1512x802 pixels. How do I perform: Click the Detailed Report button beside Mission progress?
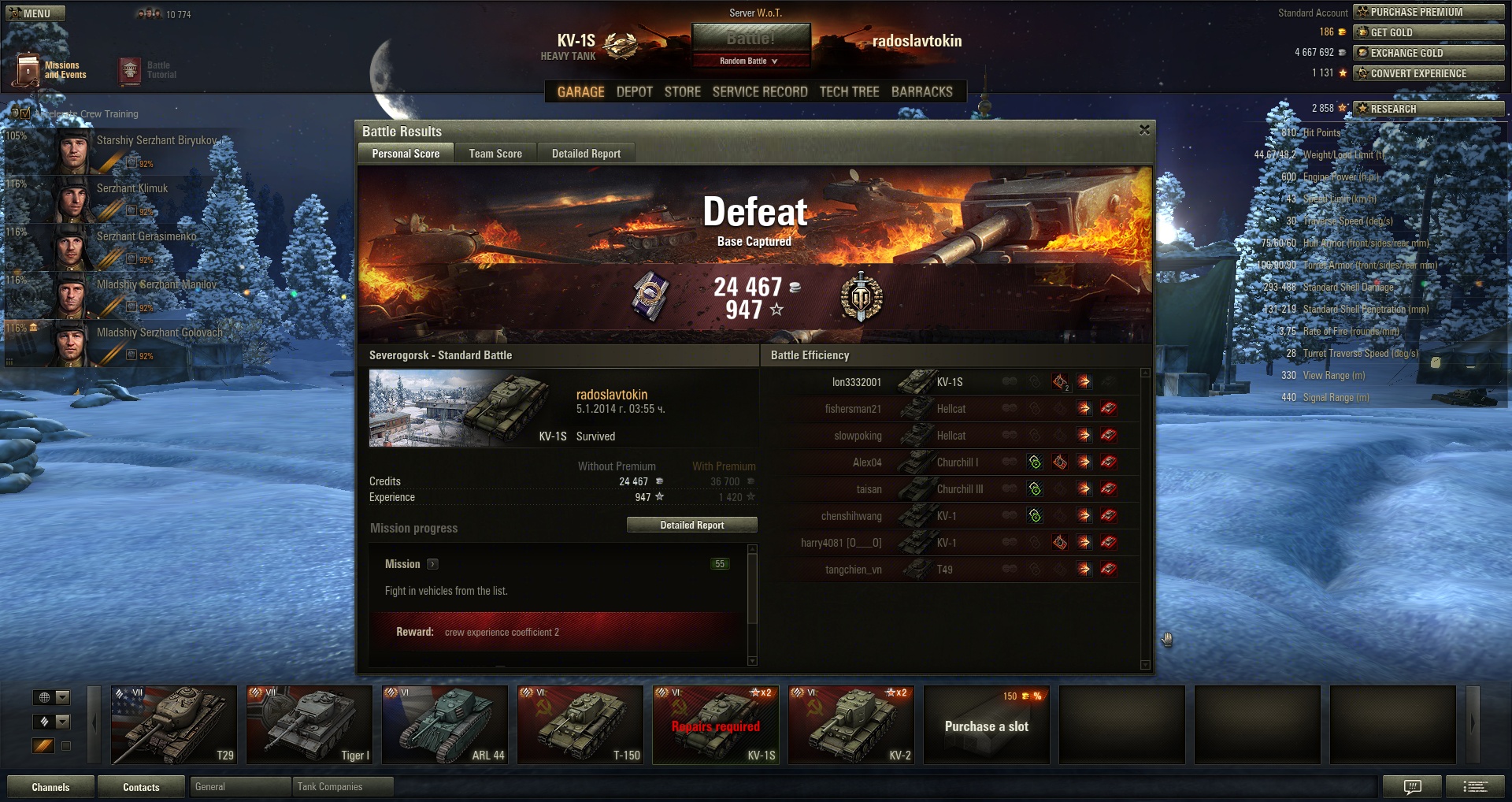pyautogui.click(x=691, y=525)
